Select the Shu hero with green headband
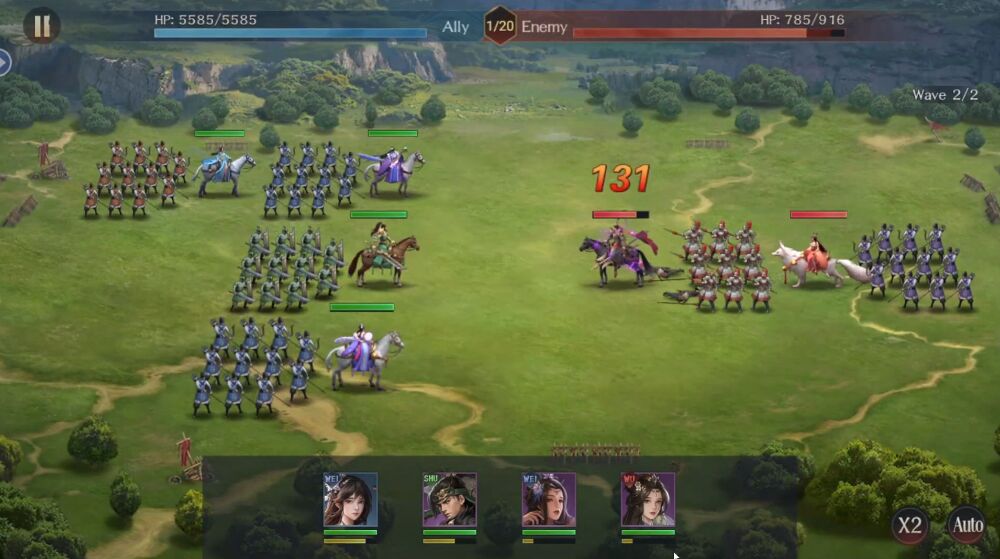1000x559 pixels. coord(449,500)
